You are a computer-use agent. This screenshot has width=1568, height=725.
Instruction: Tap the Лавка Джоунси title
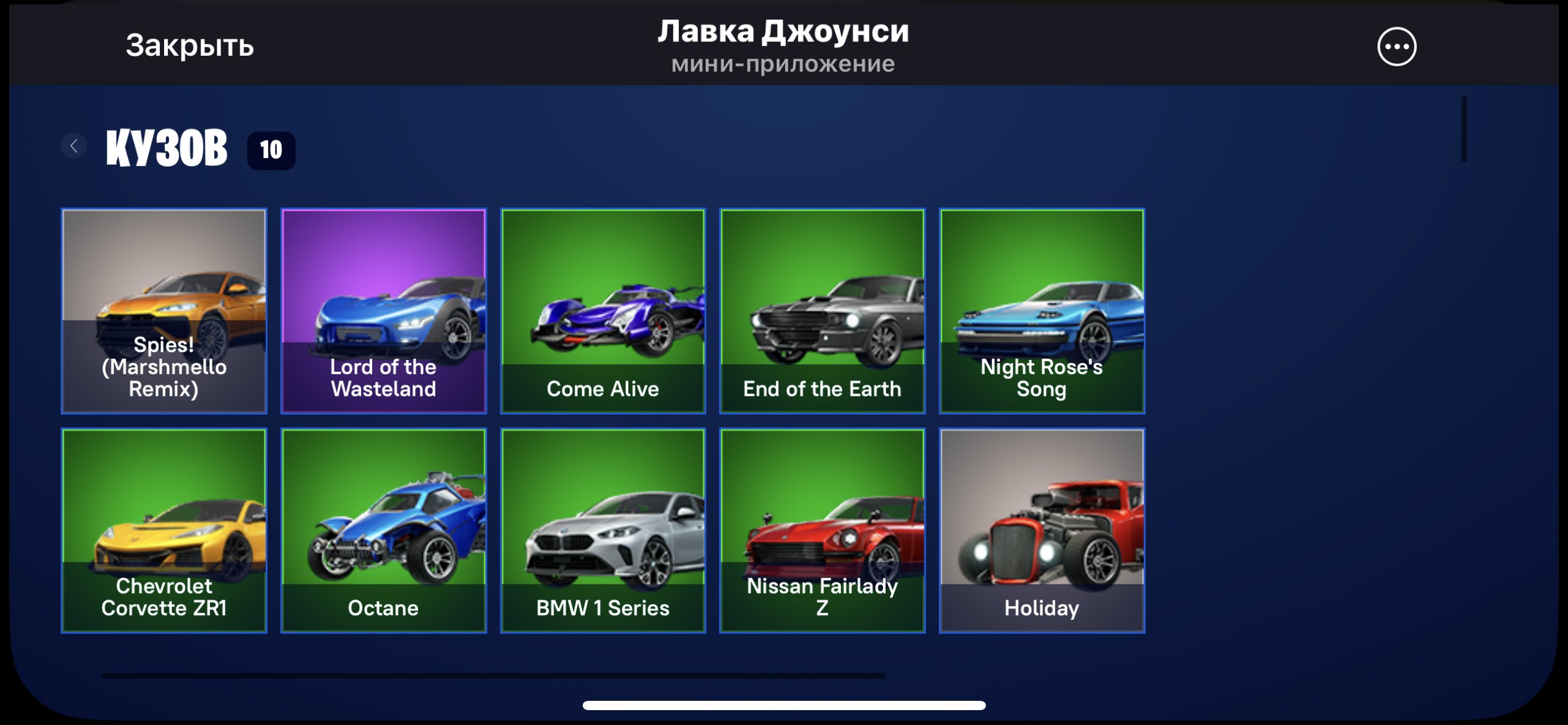coord(783,32)
